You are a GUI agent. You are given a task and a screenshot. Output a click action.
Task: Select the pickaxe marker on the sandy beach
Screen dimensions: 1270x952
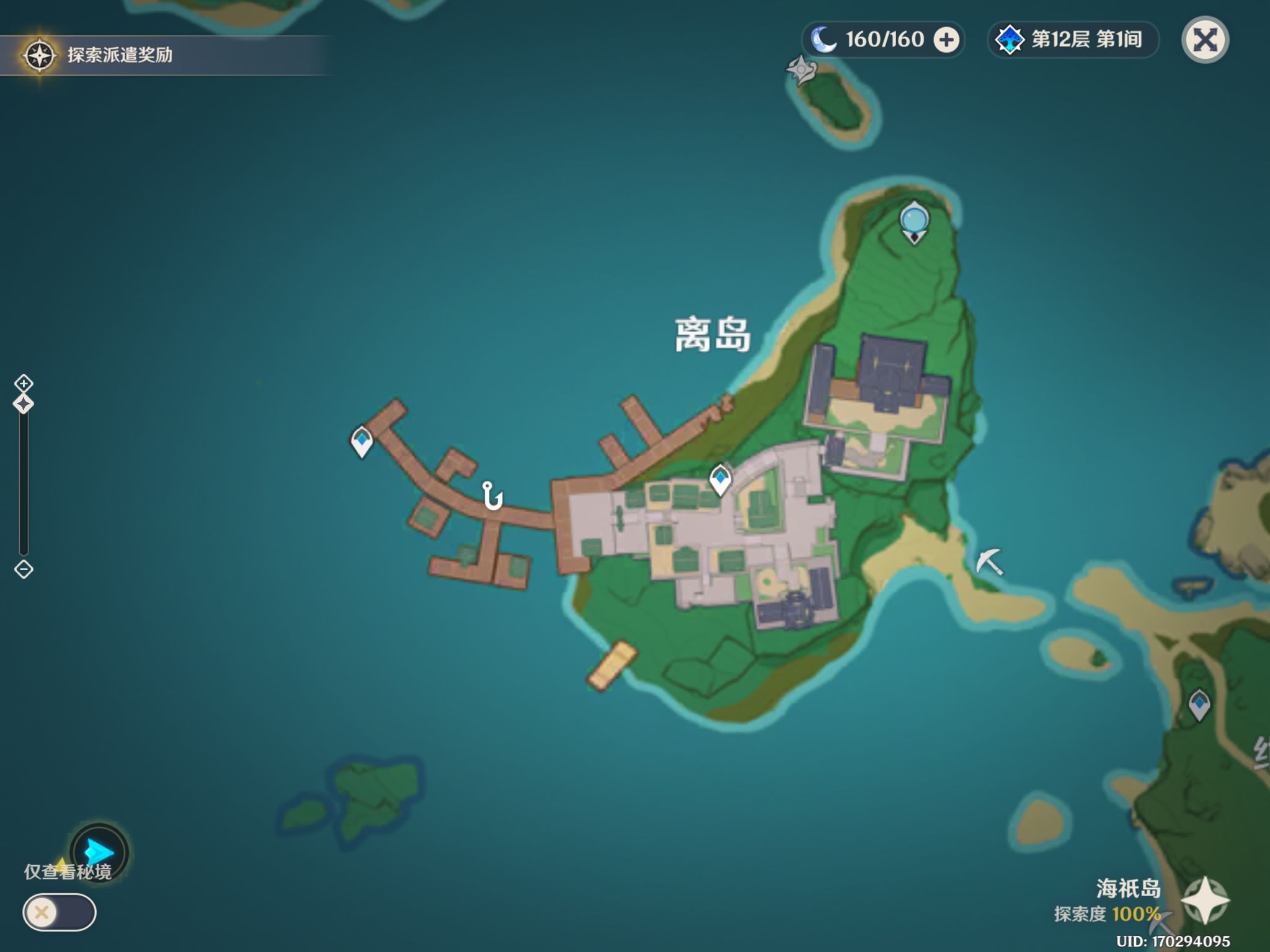989,562
